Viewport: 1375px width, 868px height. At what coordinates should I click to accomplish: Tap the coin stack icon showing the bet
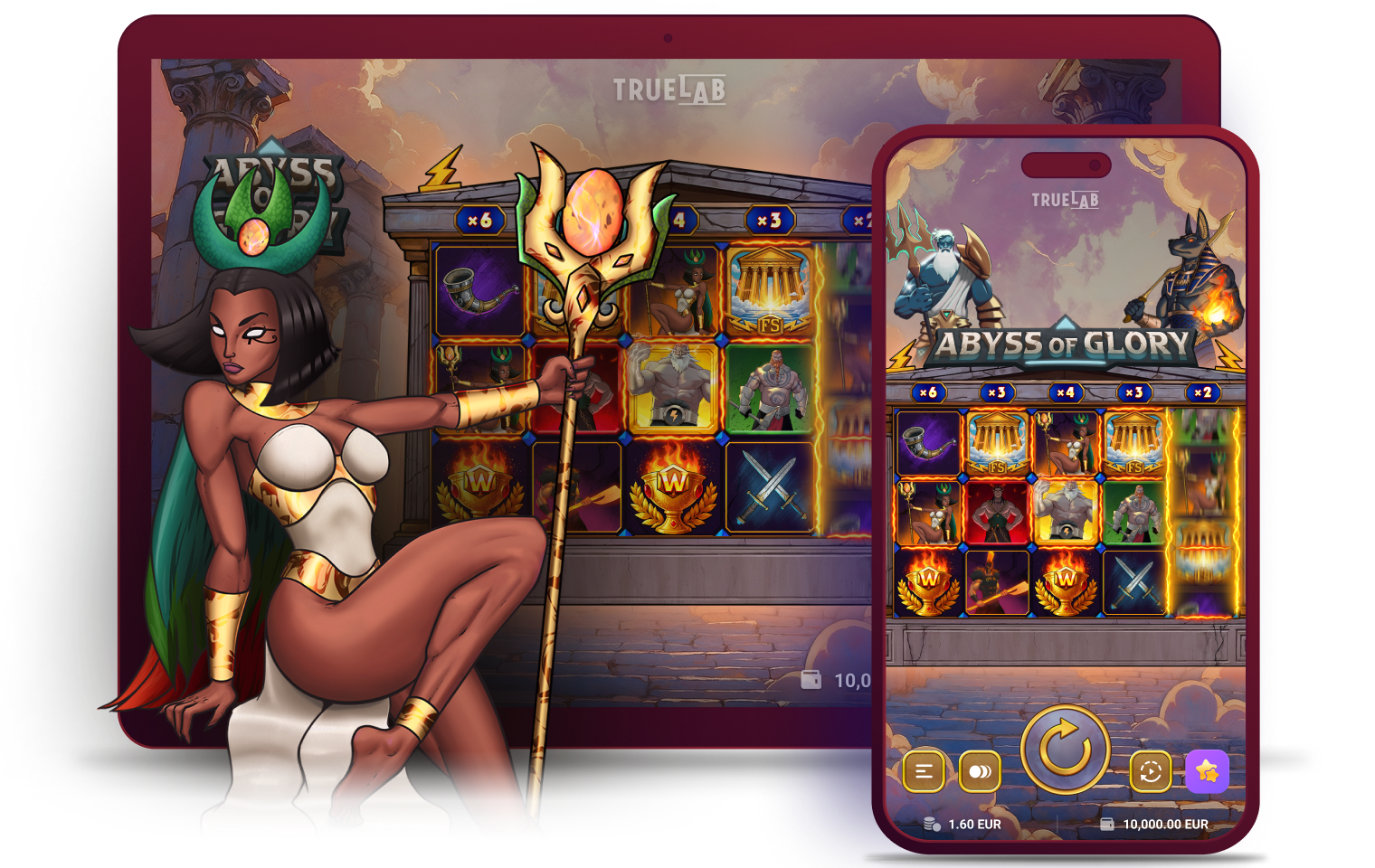pyautogui.click(x=929, y=824)
